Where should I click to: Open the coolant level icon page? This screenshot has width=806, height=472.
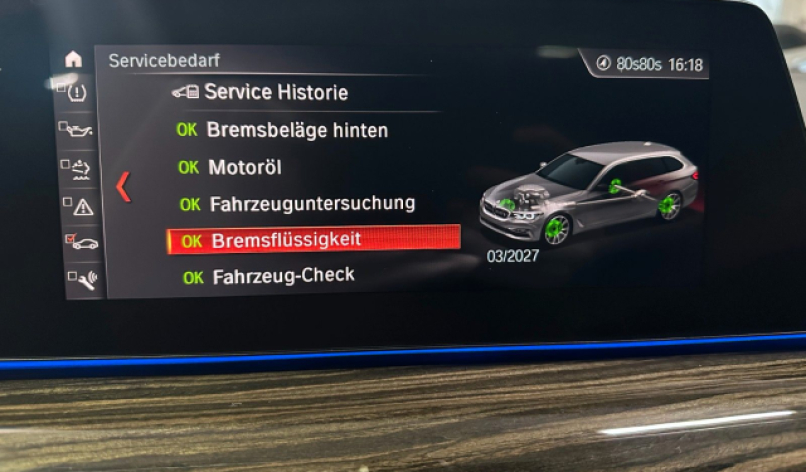point(77,168)
